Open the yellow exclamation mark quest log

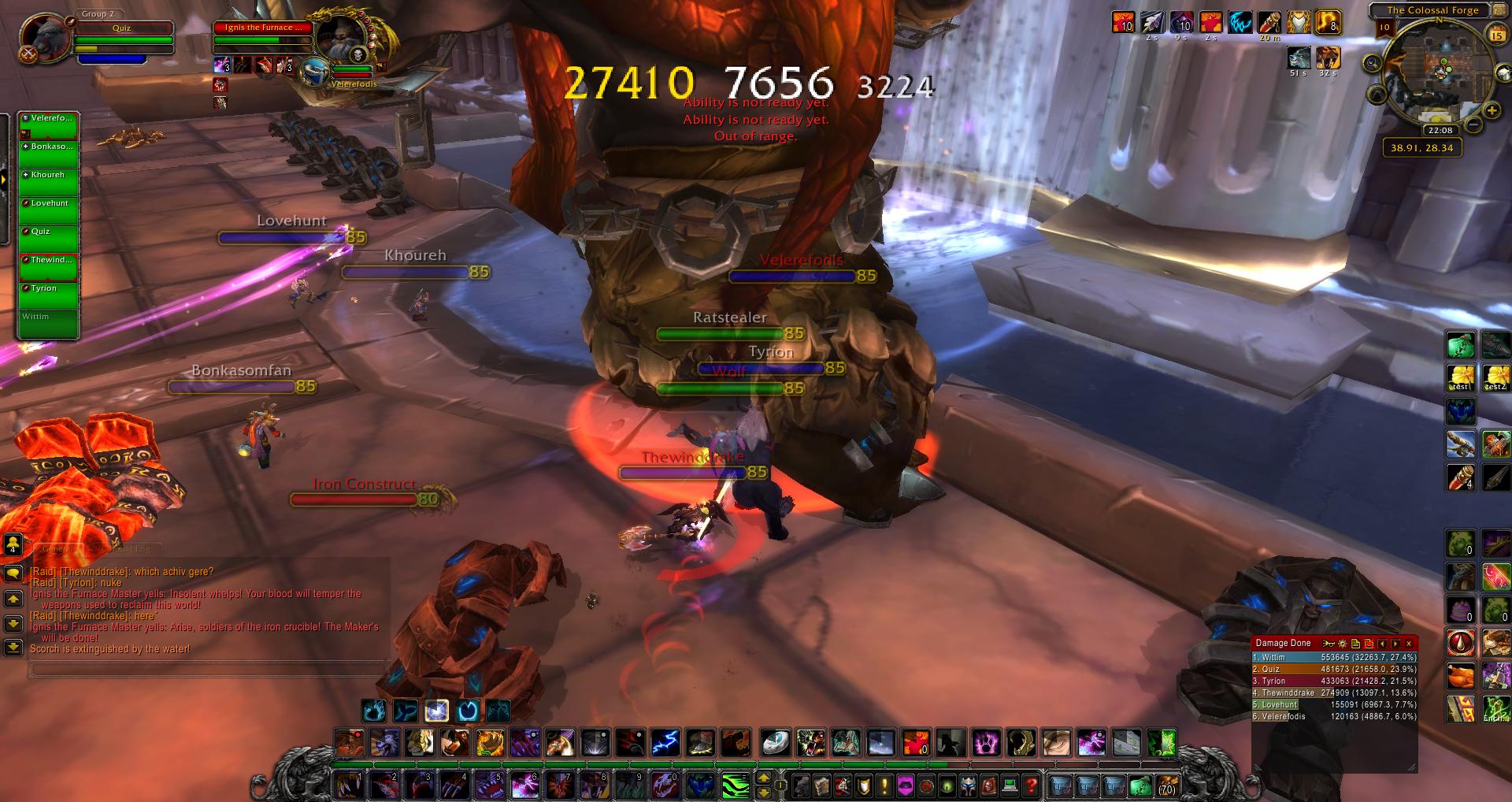click(x=884, y=785)
